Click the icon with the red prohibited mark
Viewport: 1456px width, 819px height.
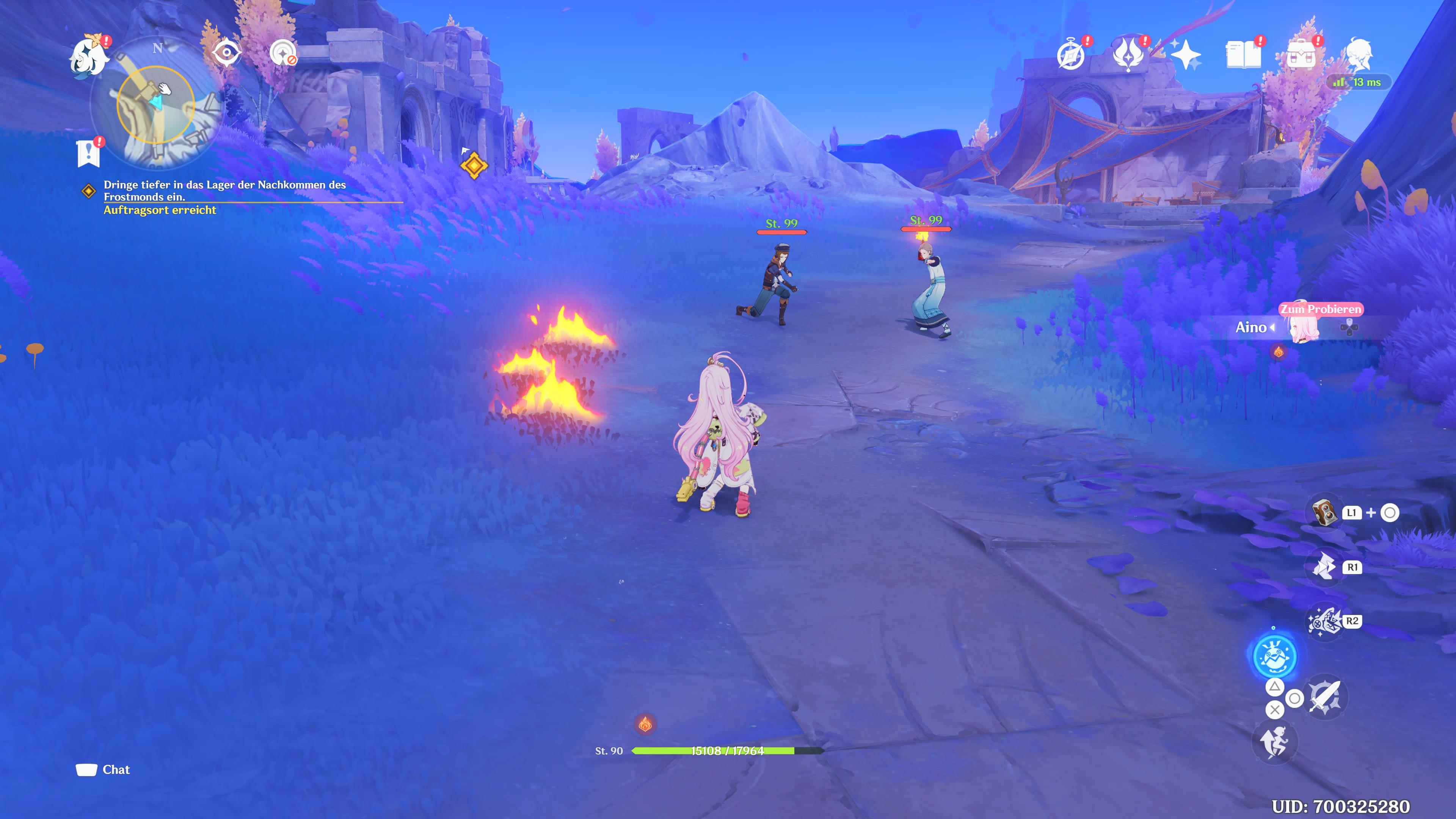tap(282, 54)
